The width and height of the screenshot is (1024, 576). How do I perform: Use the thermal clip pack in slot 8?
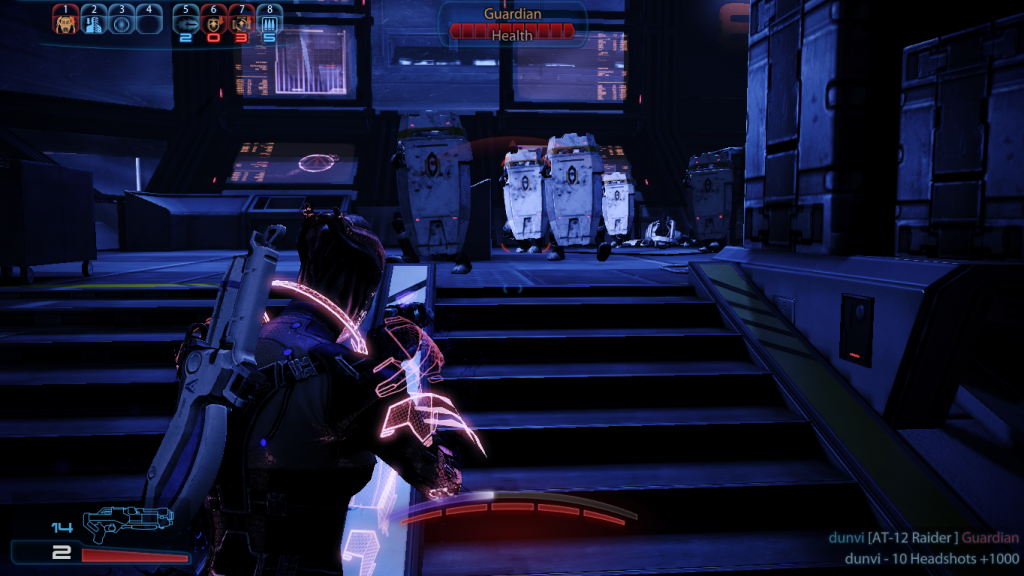(x=269, y=22)
